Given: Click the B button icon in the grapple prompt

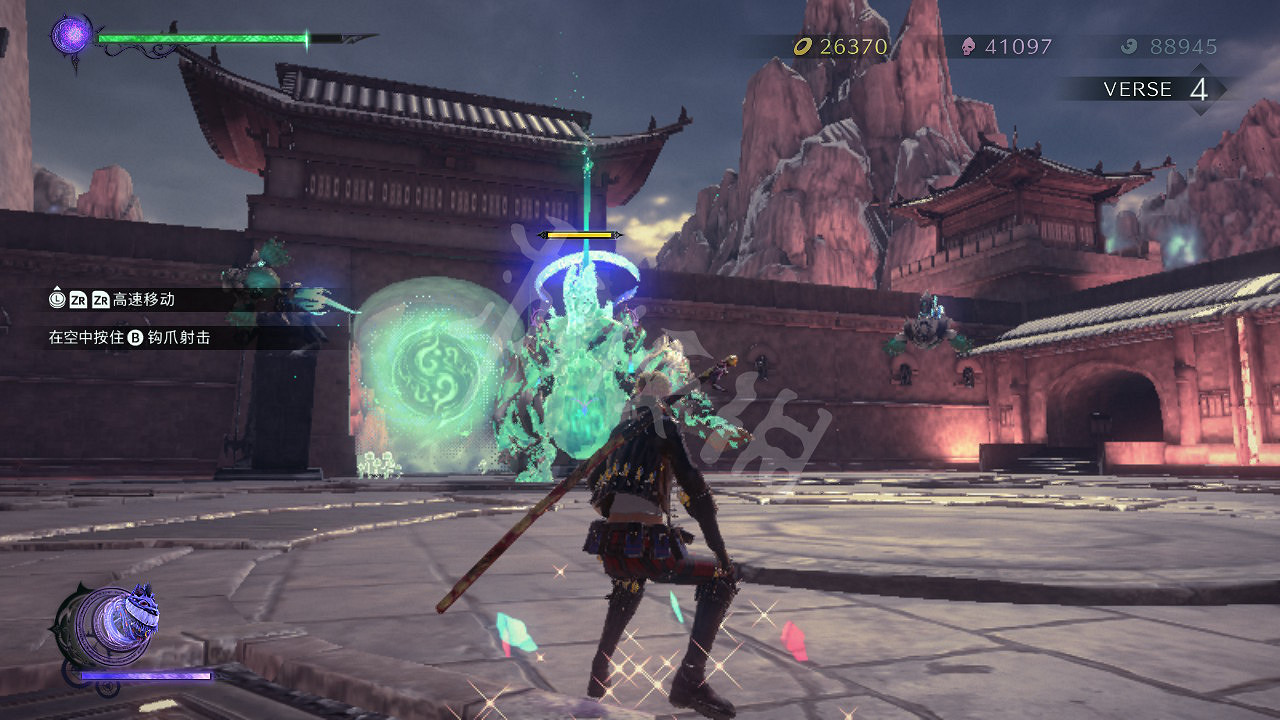Looking at the screenshot, I should pyautogui.click(x=136, y=336).
